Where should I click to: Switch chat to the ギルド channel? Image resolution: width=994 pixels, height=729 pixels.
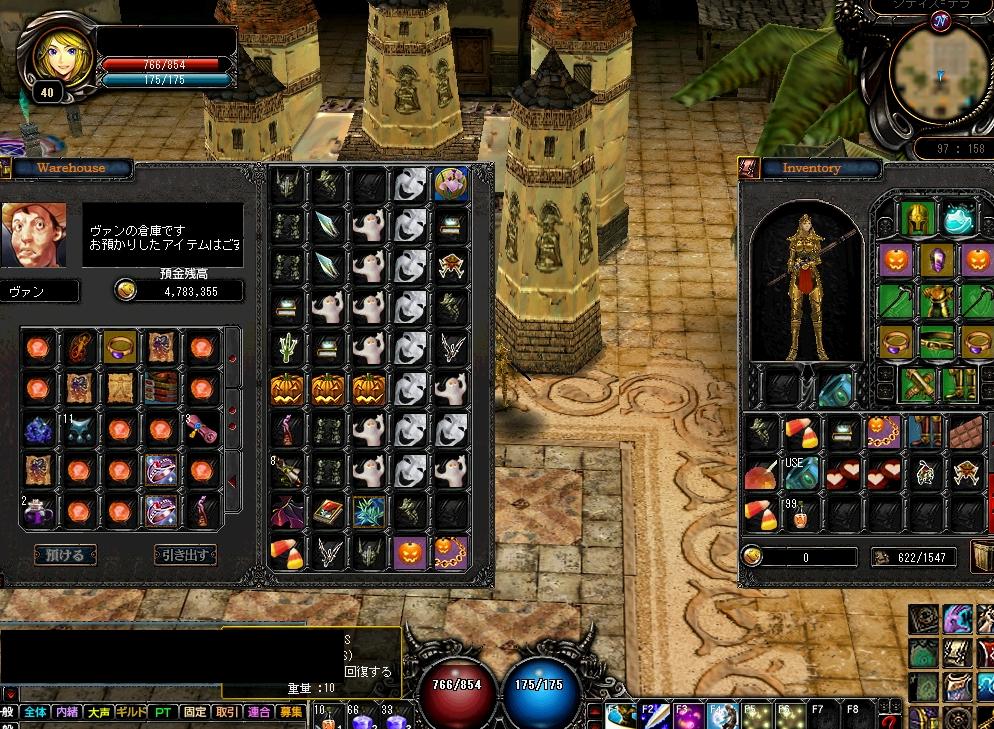(x=131, y=712)
